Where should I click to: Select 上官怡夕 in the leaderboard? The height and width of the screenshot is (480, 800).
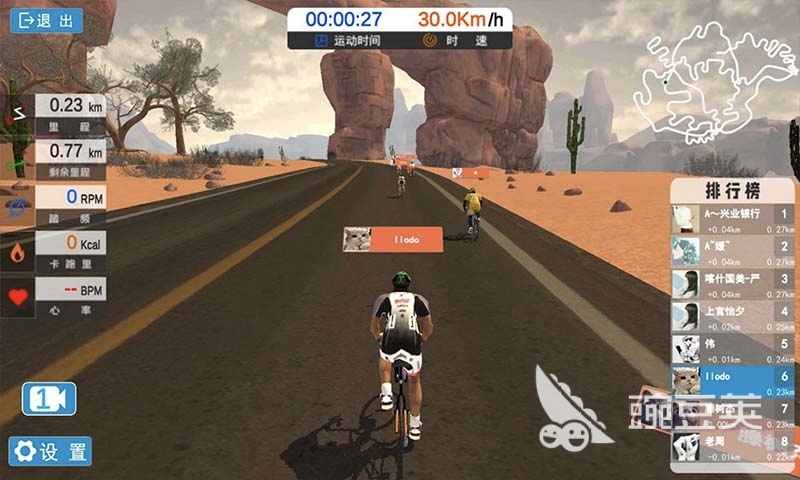(x=734, y=316)
